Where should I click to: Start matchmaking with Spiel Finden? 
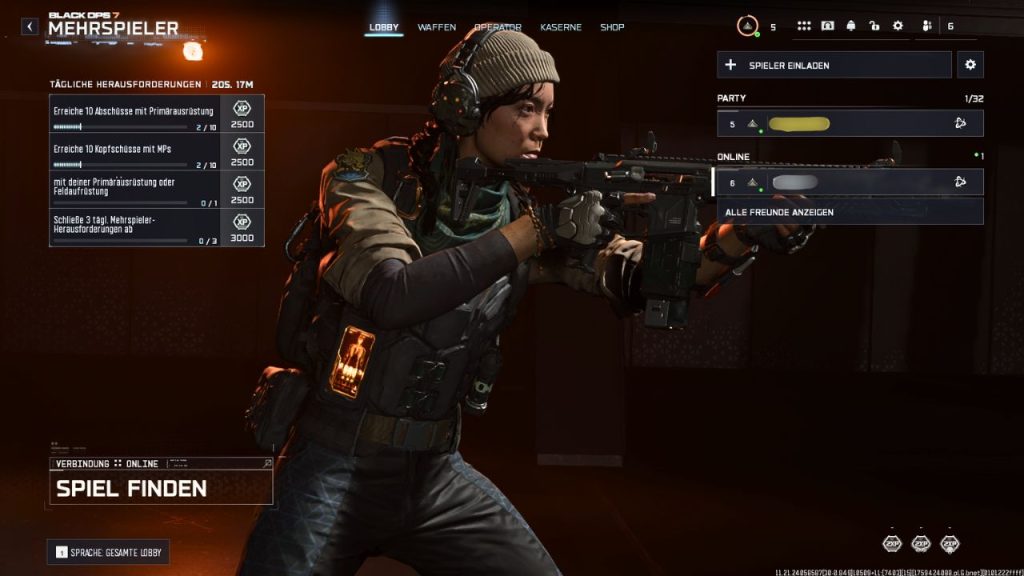point(160,488)
